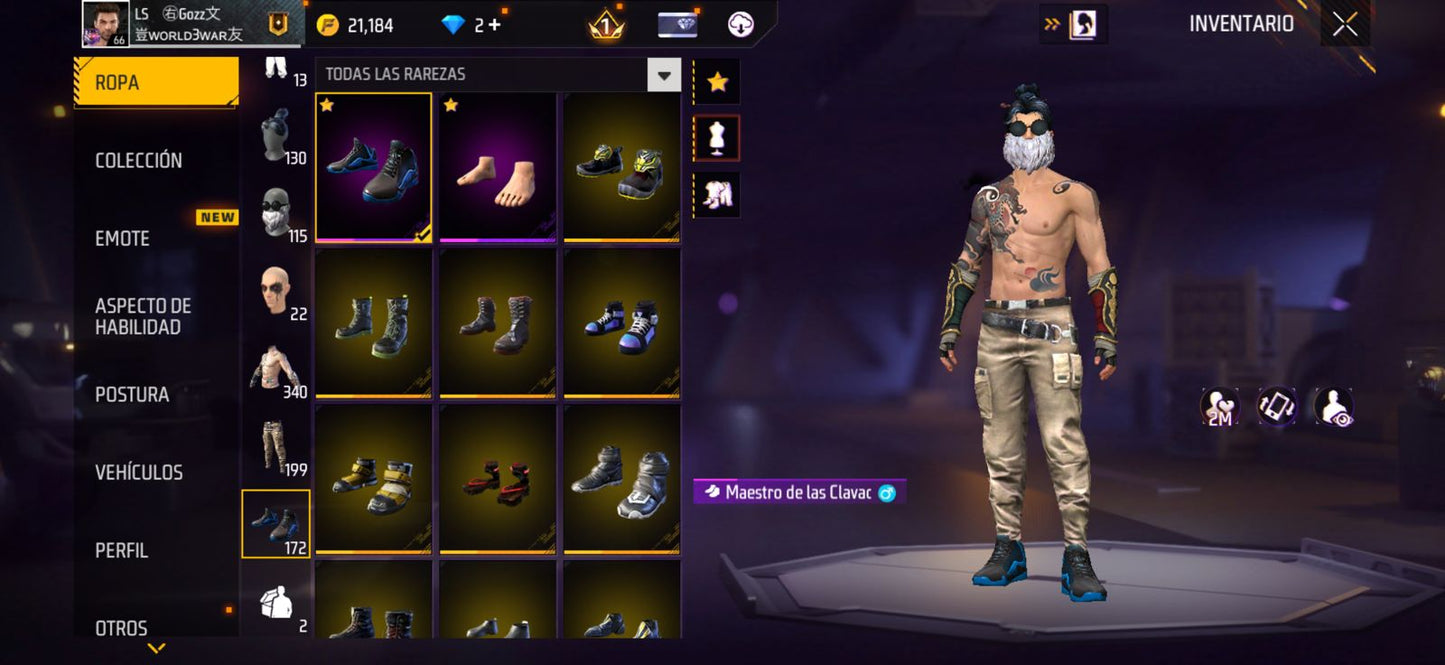Image resolution: width=1445 pixels, height=665 pixels.
Task: Select the bare feet item
Action: [x=498, y=167]
